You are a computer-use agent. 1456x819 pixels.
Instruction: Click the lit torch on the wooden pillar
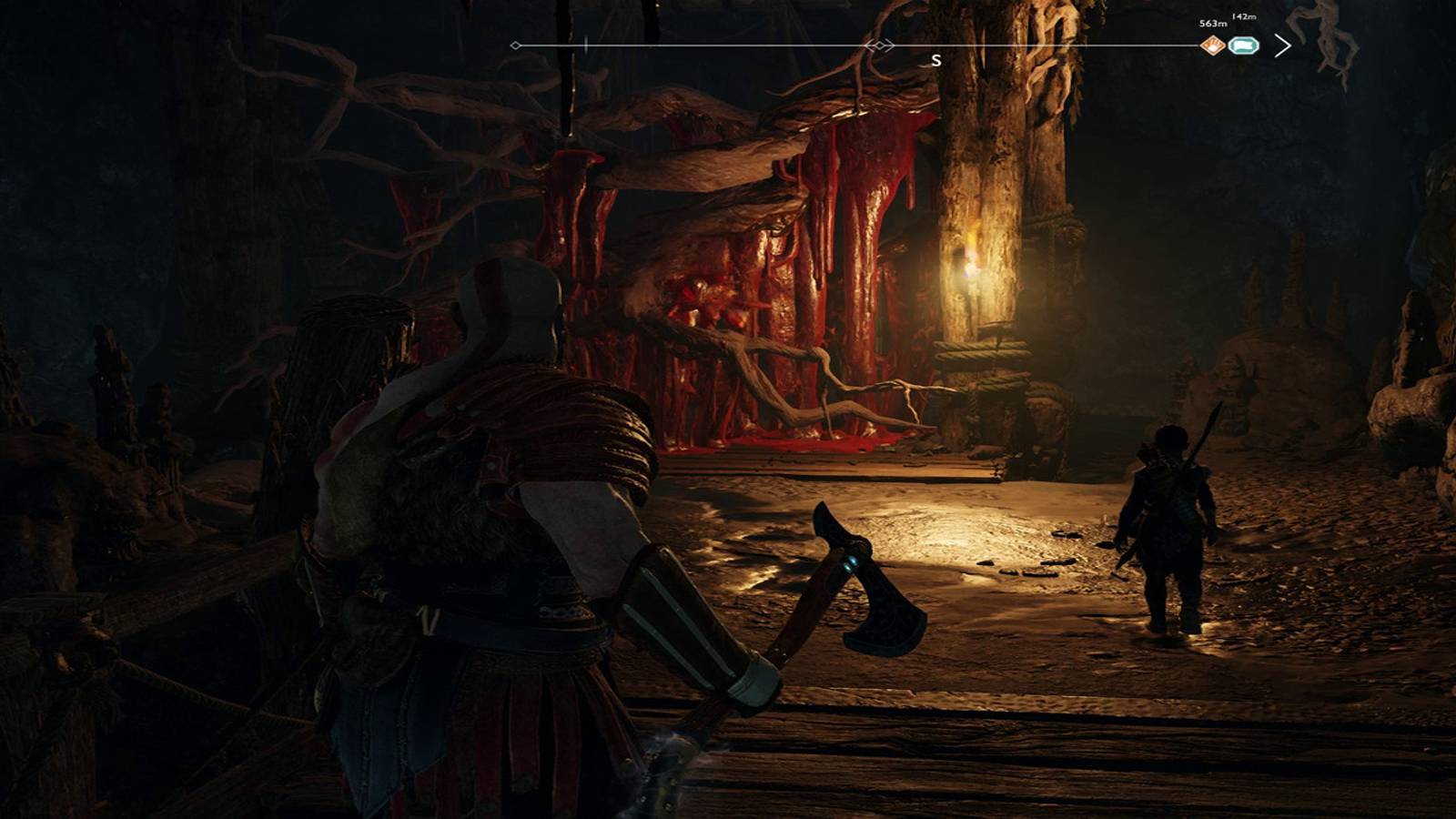(x=970, y=264)
